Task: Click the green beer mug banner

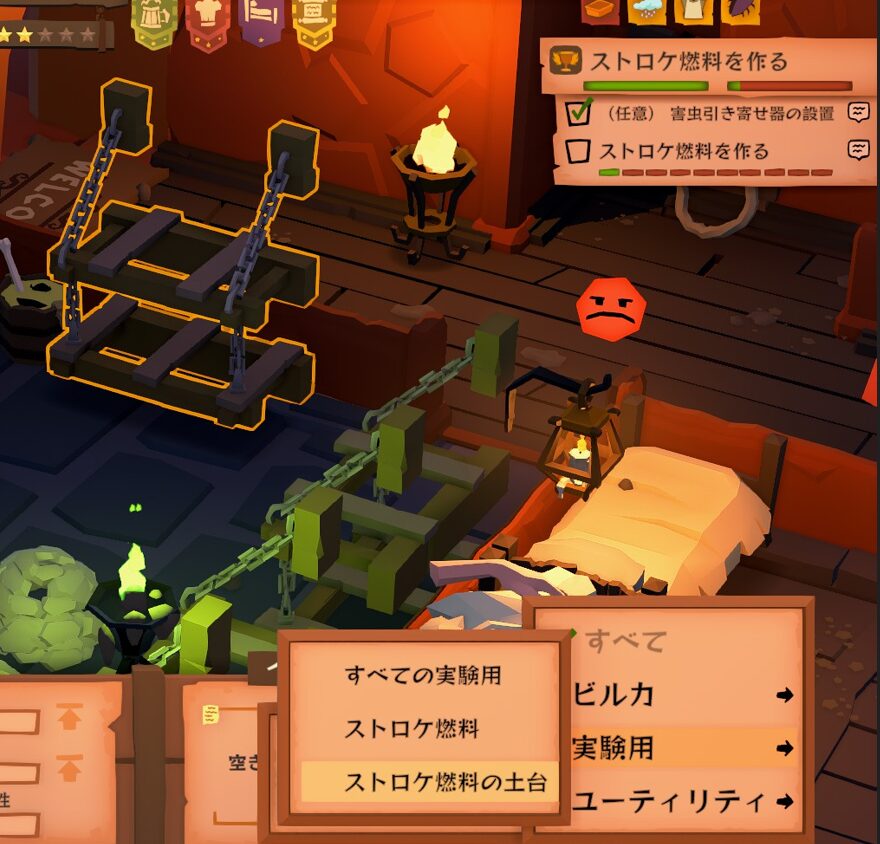Action: click(x=154, y=20)
